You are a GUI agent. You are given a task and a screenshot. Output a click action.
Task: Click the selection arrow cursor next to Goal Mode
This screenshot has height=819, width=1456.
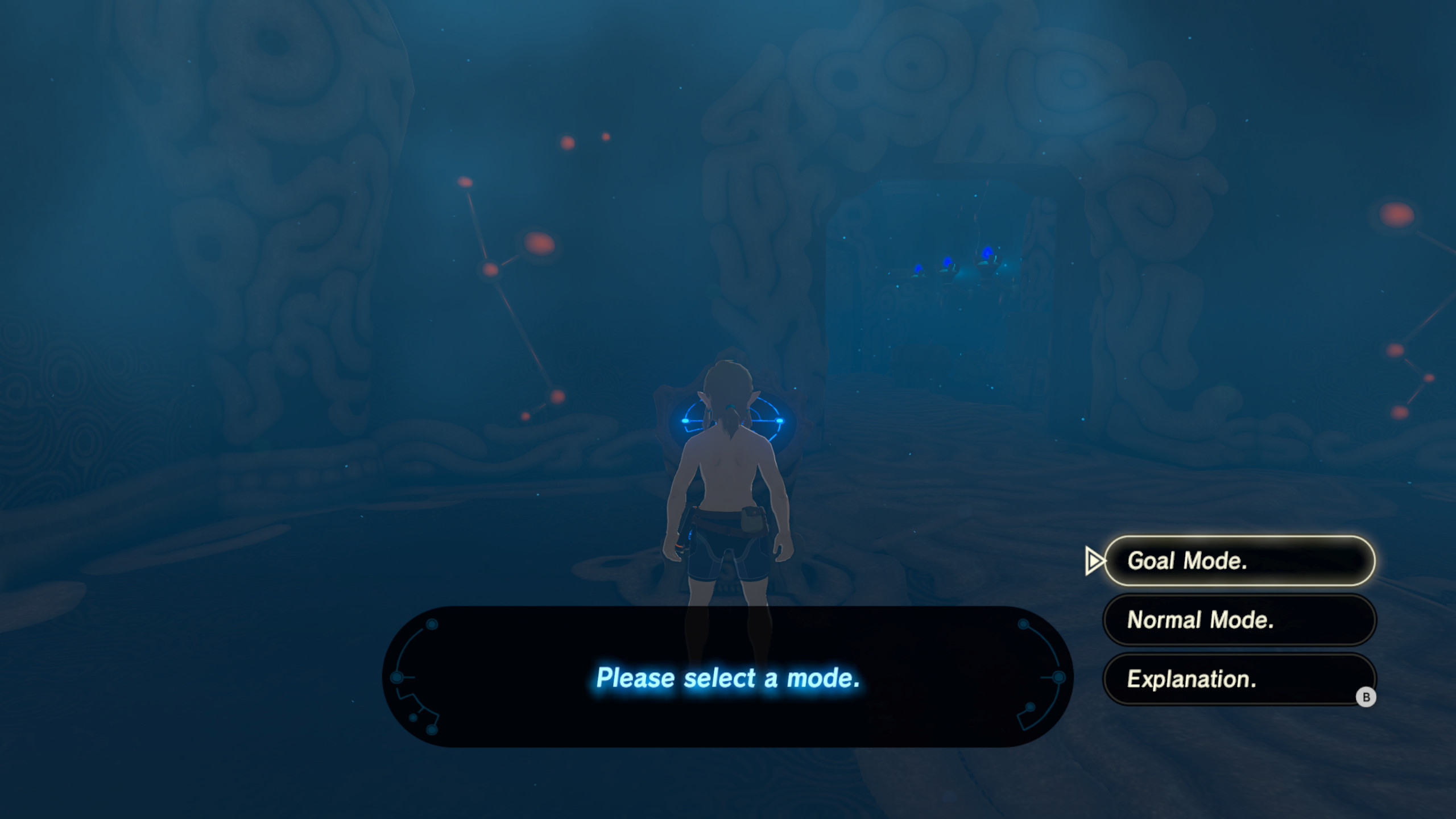click(x=1095, y=562)
